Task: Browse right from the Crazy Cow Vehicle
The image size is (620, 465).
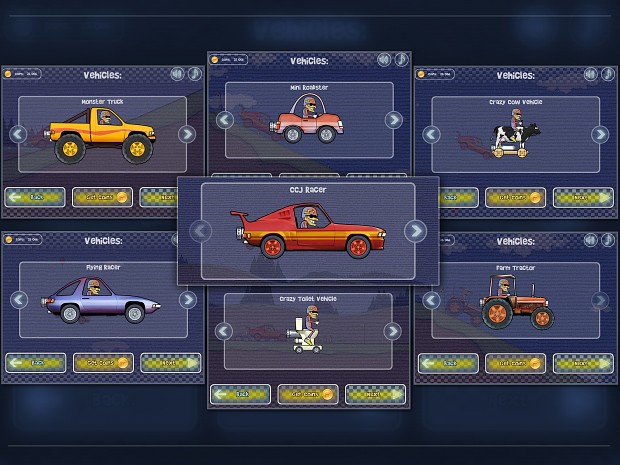Action: [600, 134]
